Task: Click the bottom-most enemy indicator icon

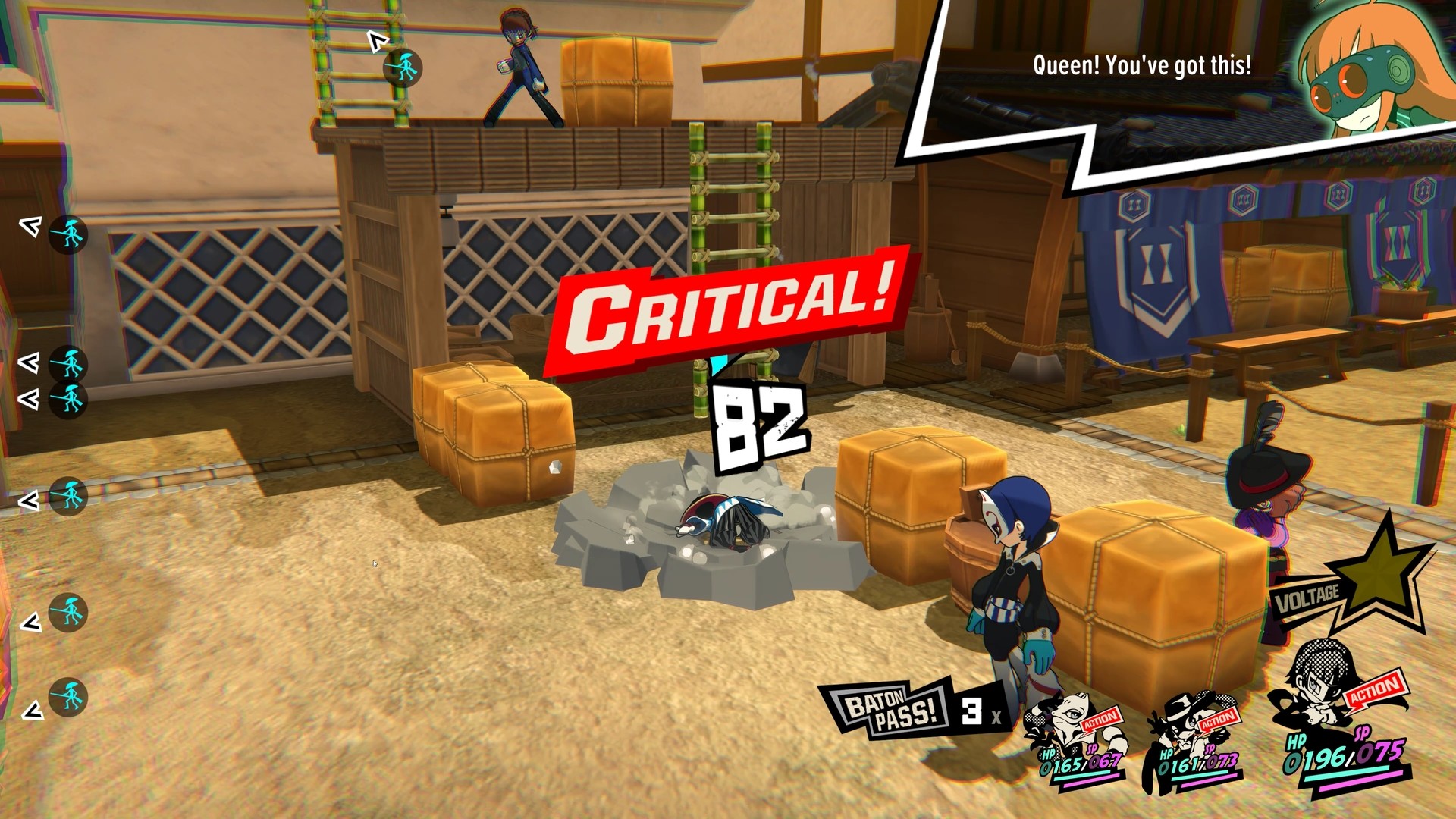Action: coord(66,695)
